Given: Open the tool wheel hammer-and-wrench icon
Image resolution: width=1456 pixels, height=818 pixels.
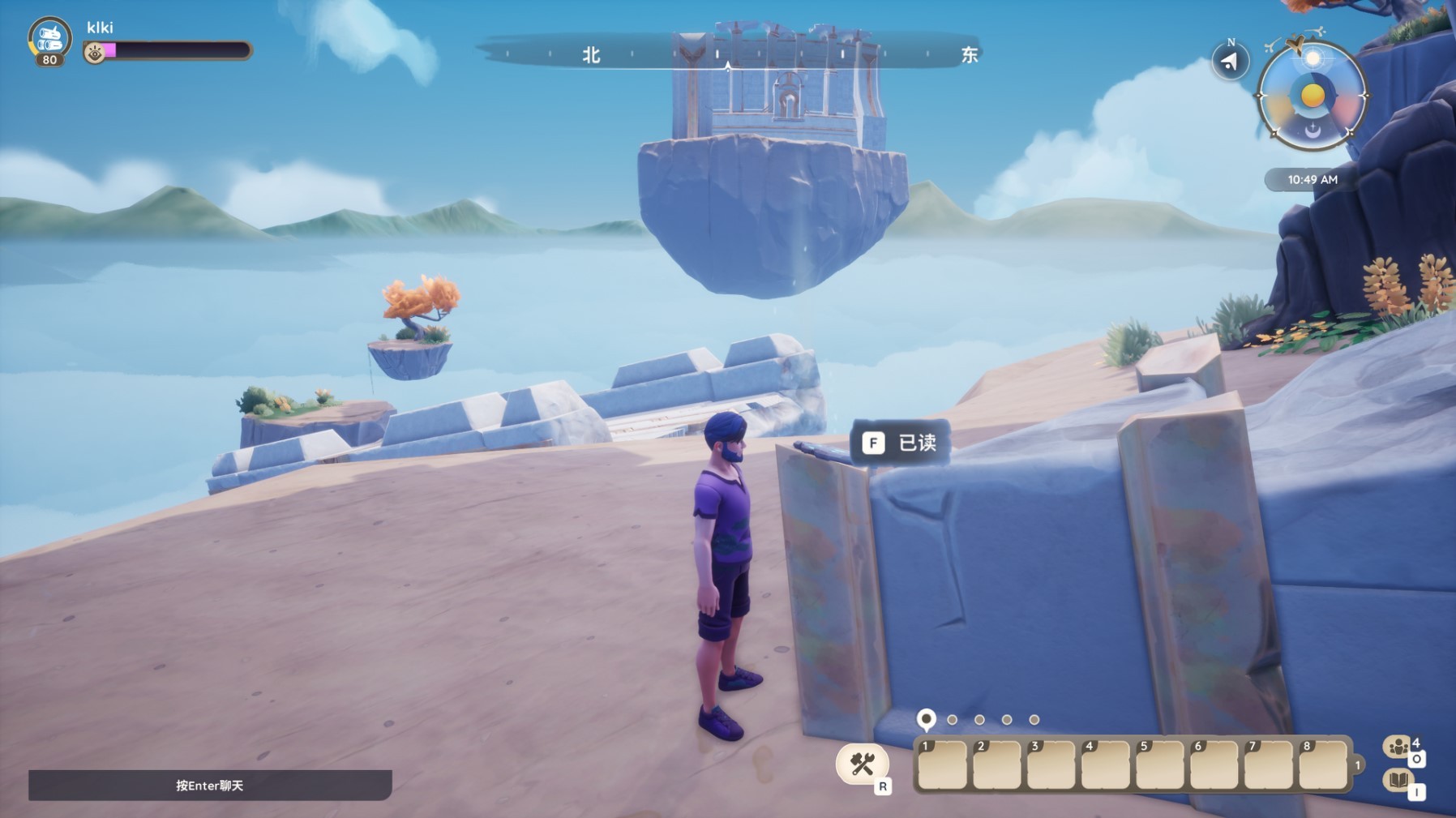Looking at the screenshot, I should pos(862,763).
